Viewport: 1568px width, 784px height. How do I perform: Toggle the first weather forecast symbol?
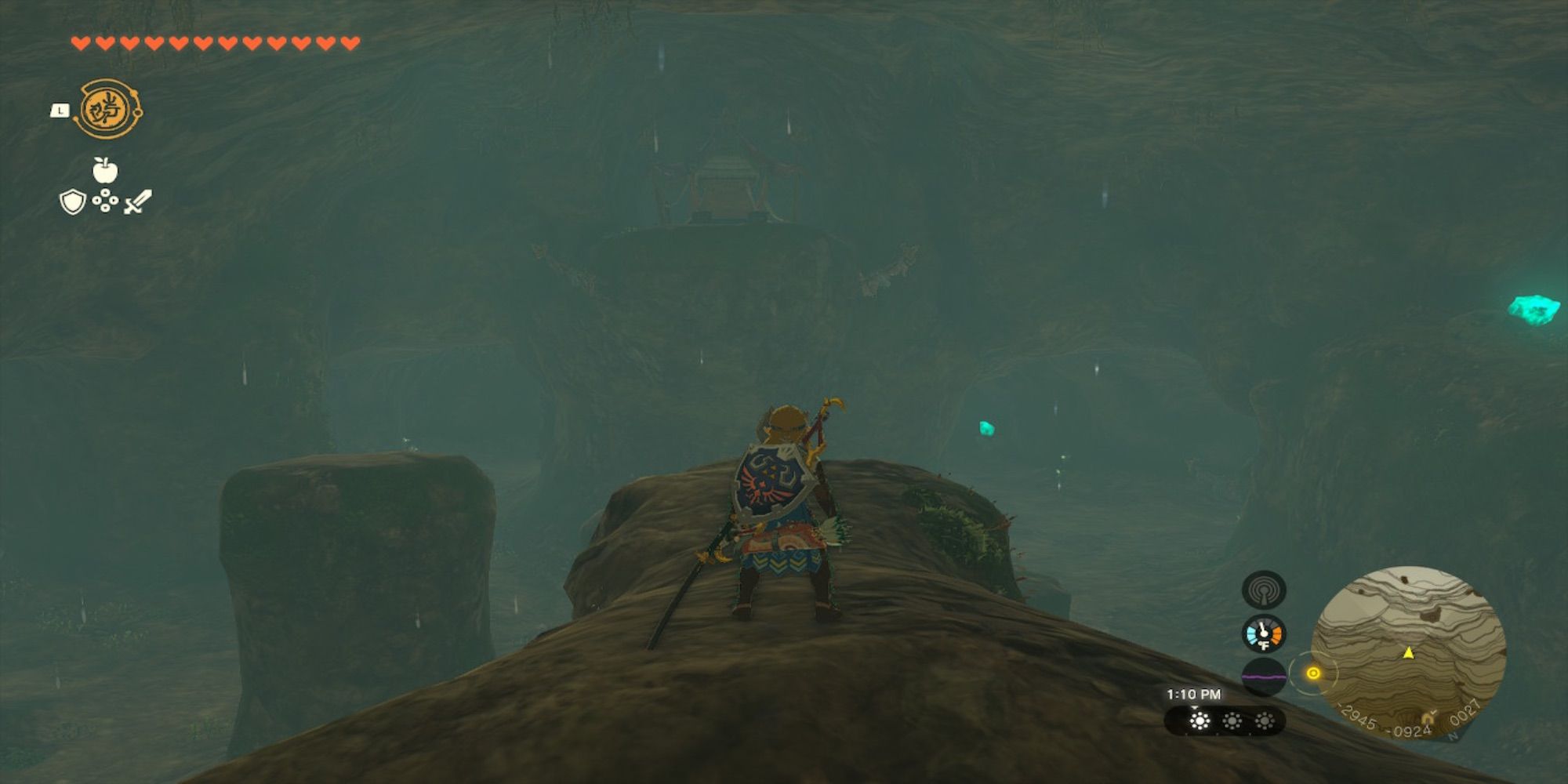pos(1200,720)
